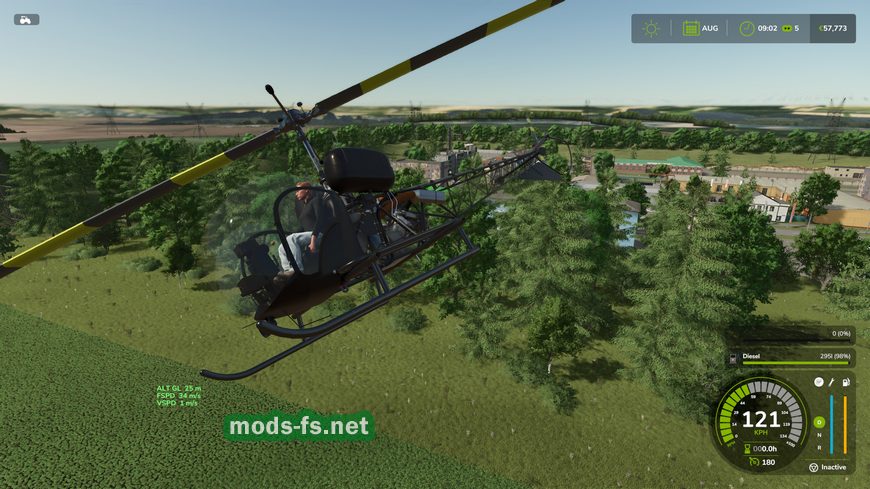Open the calendar showing AUG

pyautogui.click(x=691, y=28)
